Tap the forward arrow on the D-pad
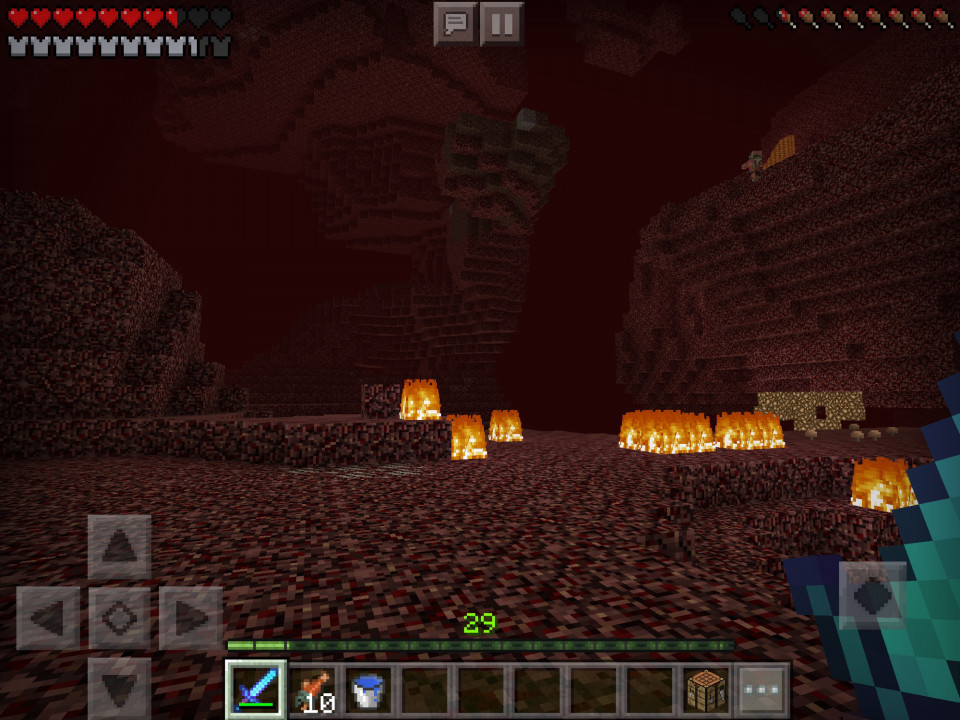960x720 pixels. pos(119,547)
